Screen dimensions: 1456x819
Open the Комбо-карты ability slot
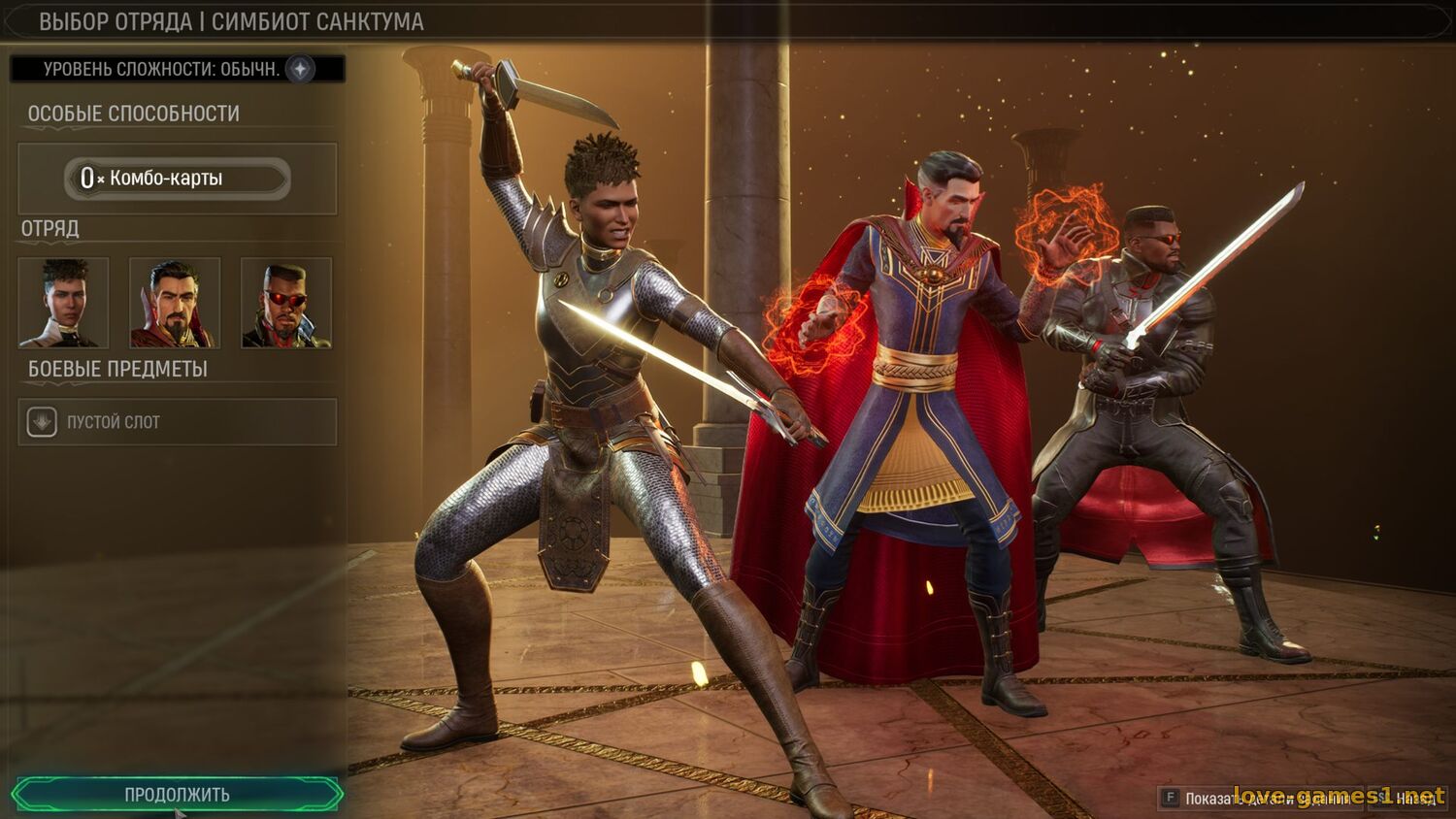coord(178,179)
